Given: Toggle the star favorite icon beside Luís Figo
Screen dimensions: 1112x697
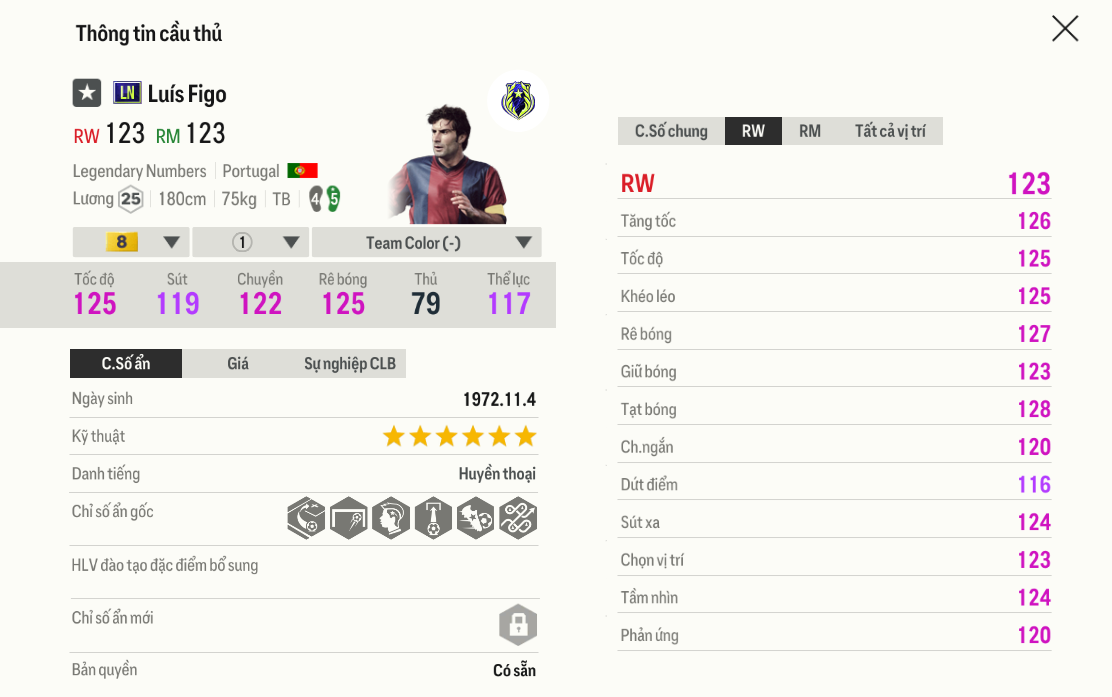Looking at the screenshot, I should pyautogui.click(x=87, y=93).
